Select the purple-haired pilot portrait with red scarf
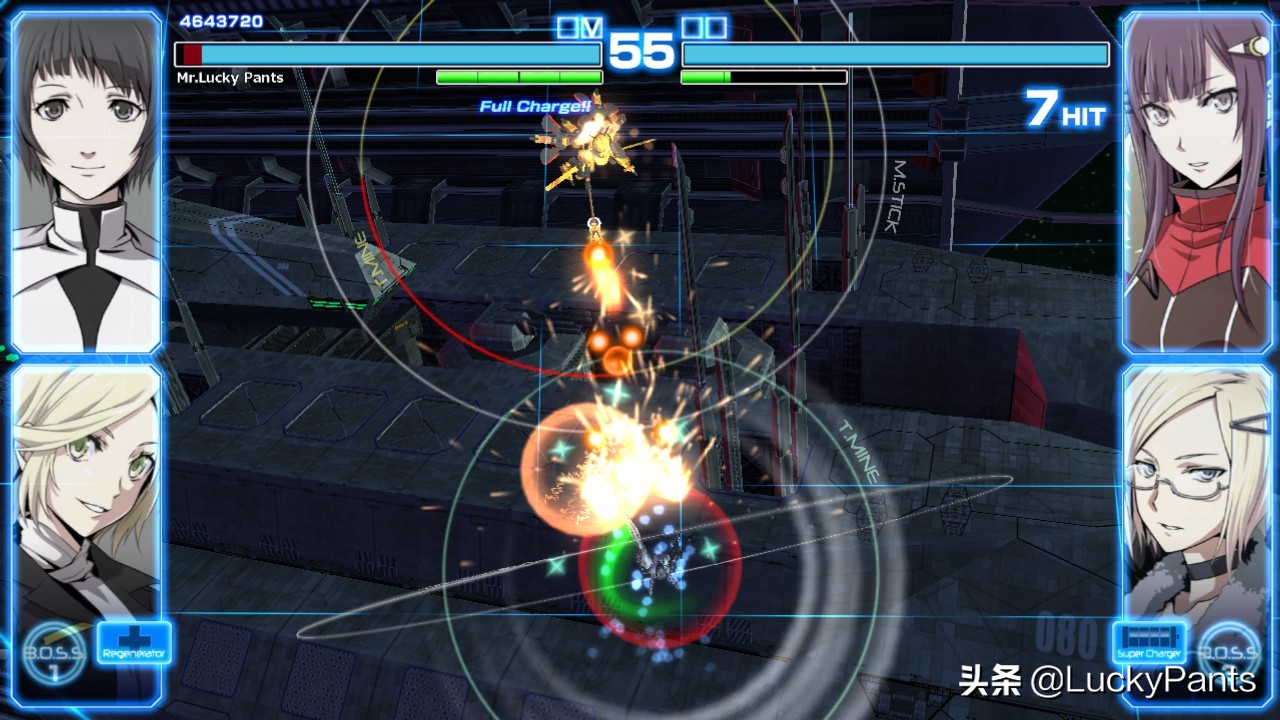The height and width of the screenshot is (720, 1280). (x=1195, y=182)
